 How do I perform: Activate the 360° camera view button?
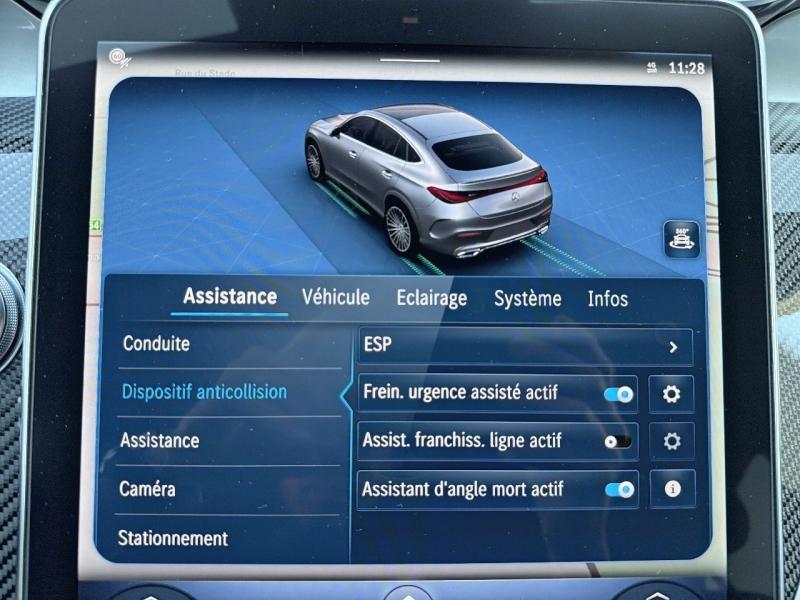coord(682,240)
